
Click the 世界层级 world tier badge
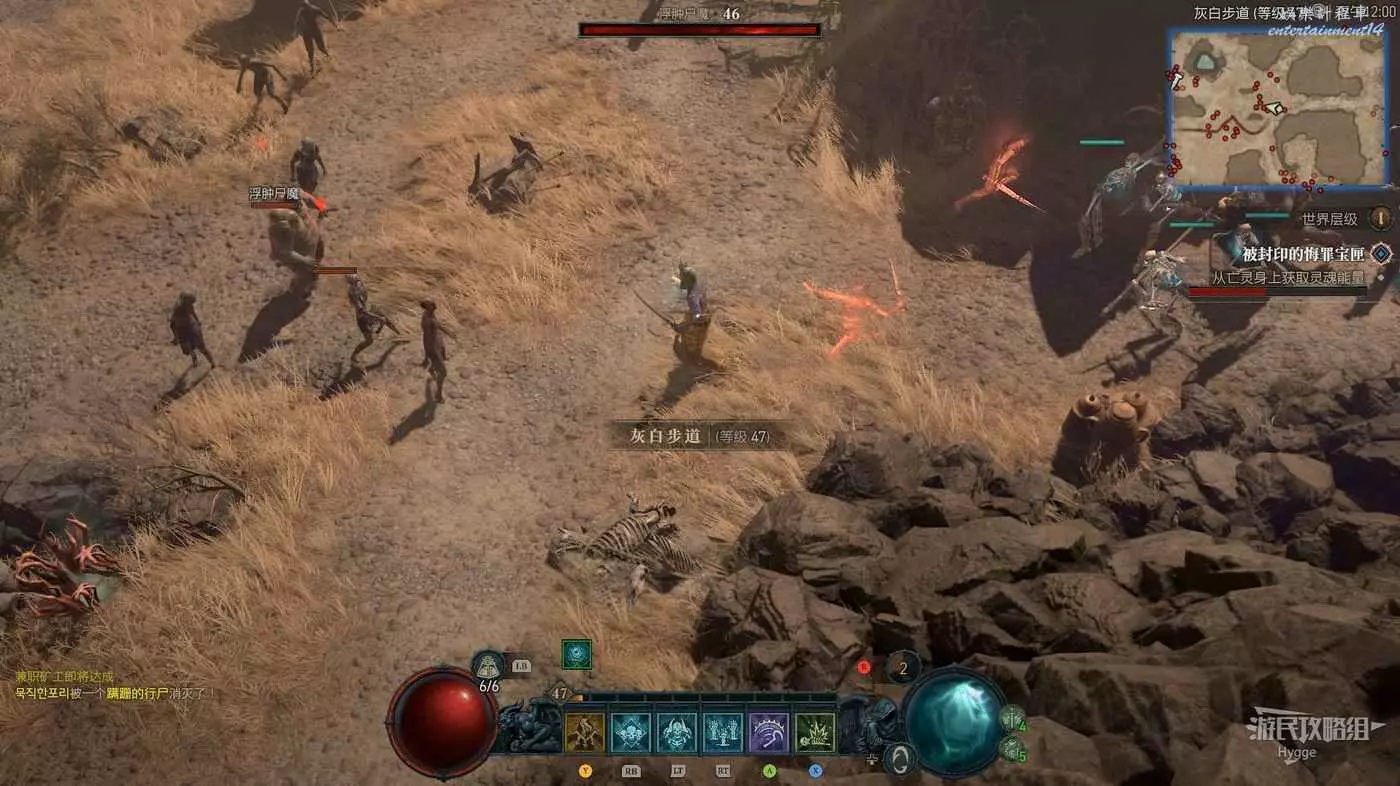click(x=1380, y=218)
